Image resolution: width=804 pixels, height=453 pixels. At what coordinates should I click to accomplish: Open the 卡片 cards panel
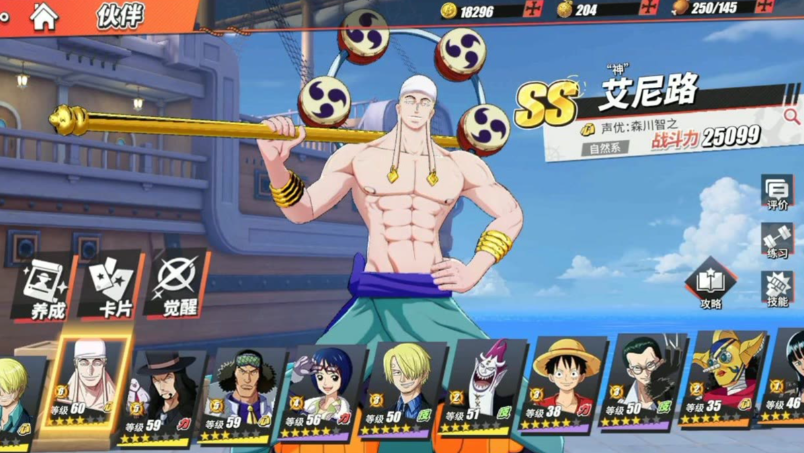tap(115, 288)
